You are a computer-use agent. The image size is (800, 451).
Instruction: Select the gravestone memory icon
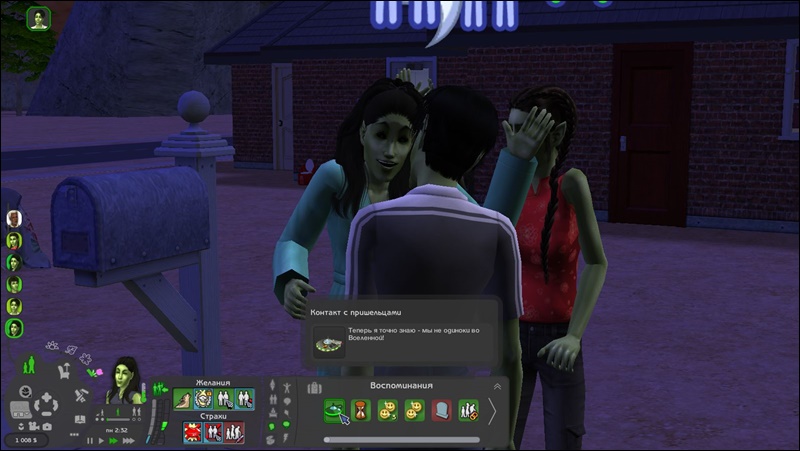[x=441, y=409]
